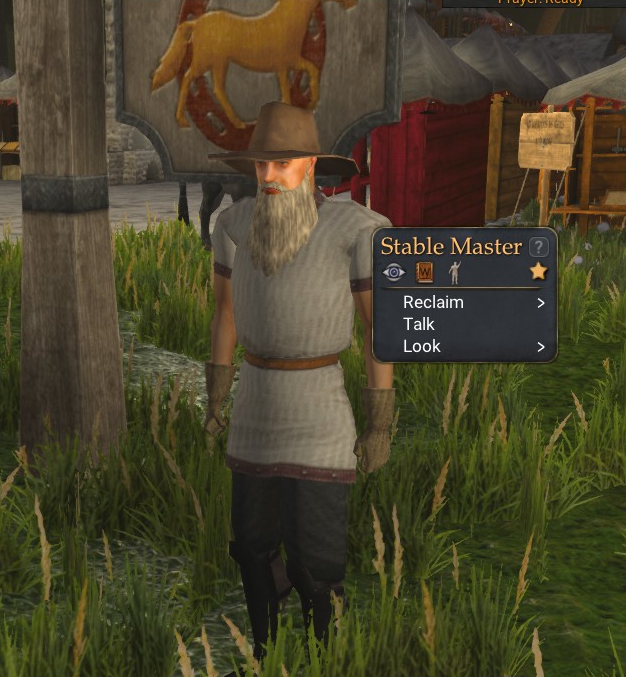Choose Talk in the Stable Master menu
Image resolution: width=626 pixels, height=677 pixels.
(419, 324)
